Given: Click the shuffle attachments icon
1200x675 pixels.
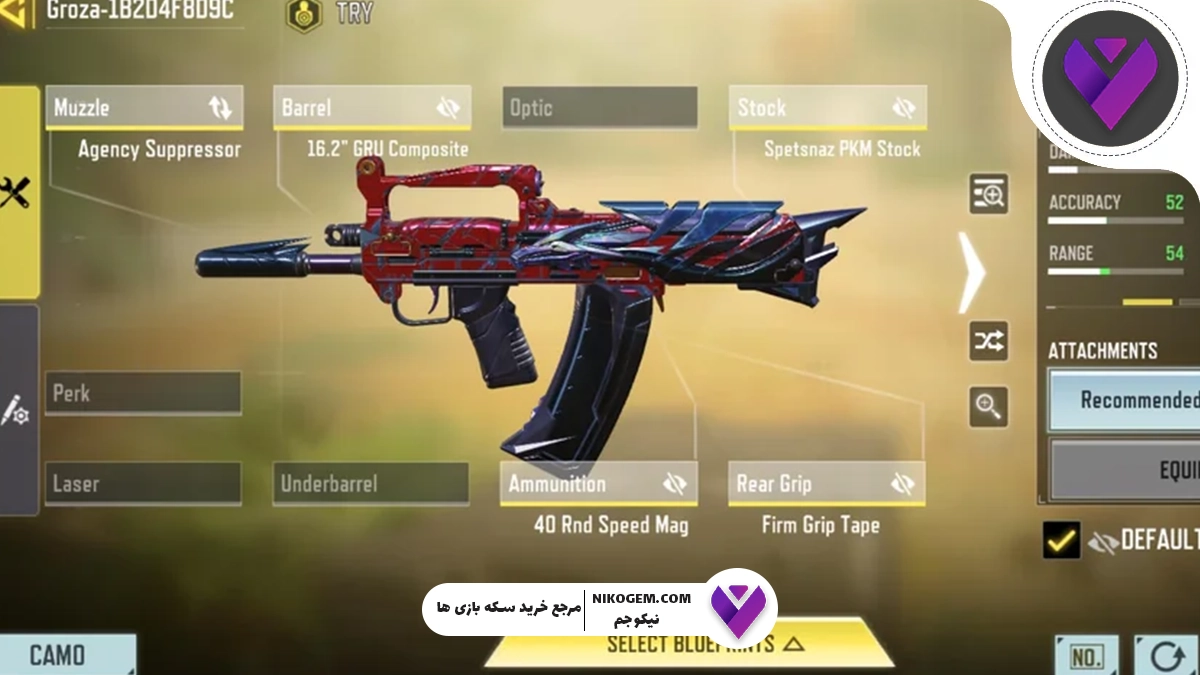Looking at the screenshot, I should (x=988, y=342).
